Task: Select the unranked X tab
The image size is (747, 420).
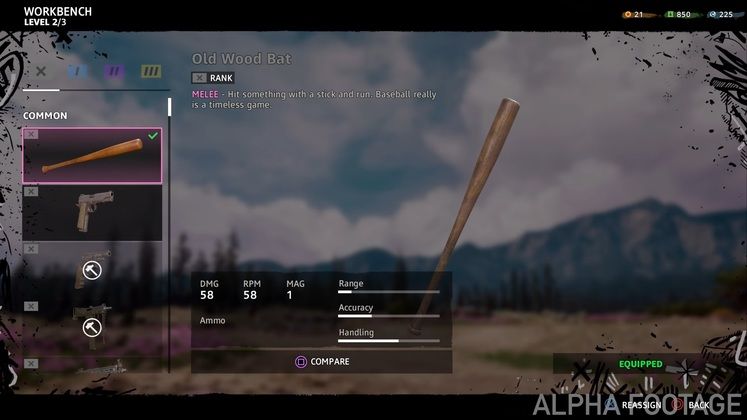Action: 41,72
